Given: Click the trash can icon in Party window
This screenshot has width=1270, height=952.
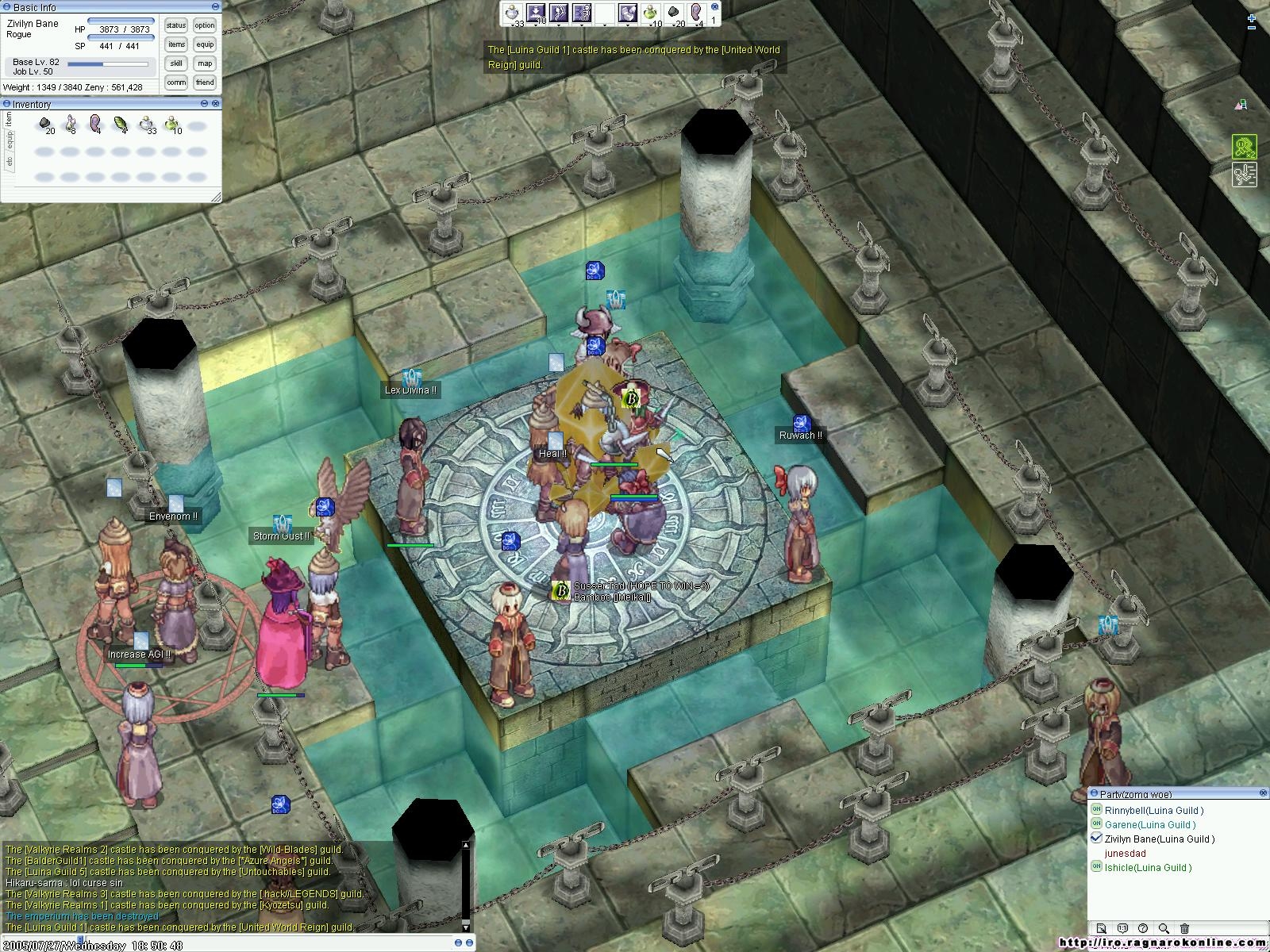Looking at the screenshot, I should pyautogui.click(x=1184, y=928).
